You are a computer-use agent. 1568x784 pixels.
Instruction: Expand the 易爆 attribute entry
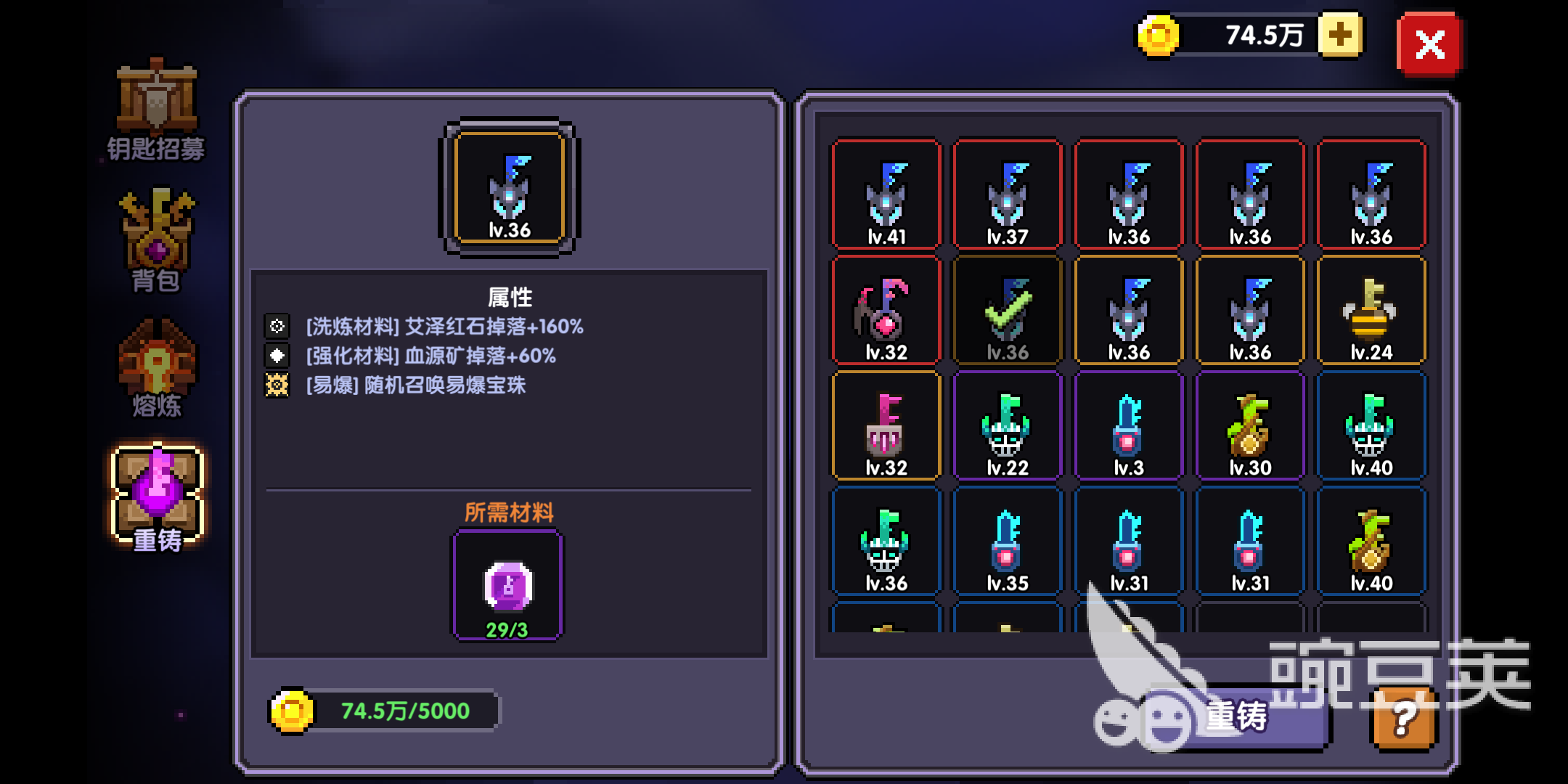tap(417, 385)
